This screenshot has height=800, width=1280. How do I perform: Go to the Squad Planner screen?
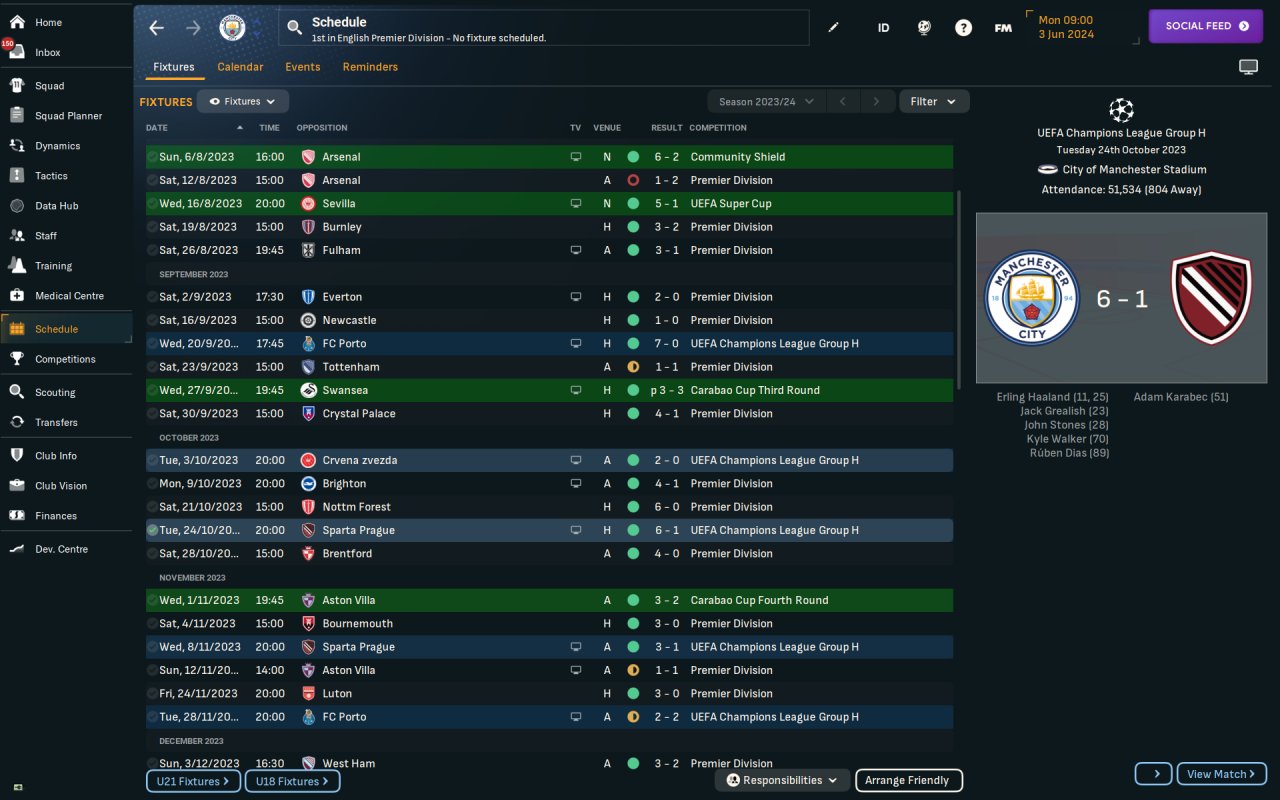68,116
